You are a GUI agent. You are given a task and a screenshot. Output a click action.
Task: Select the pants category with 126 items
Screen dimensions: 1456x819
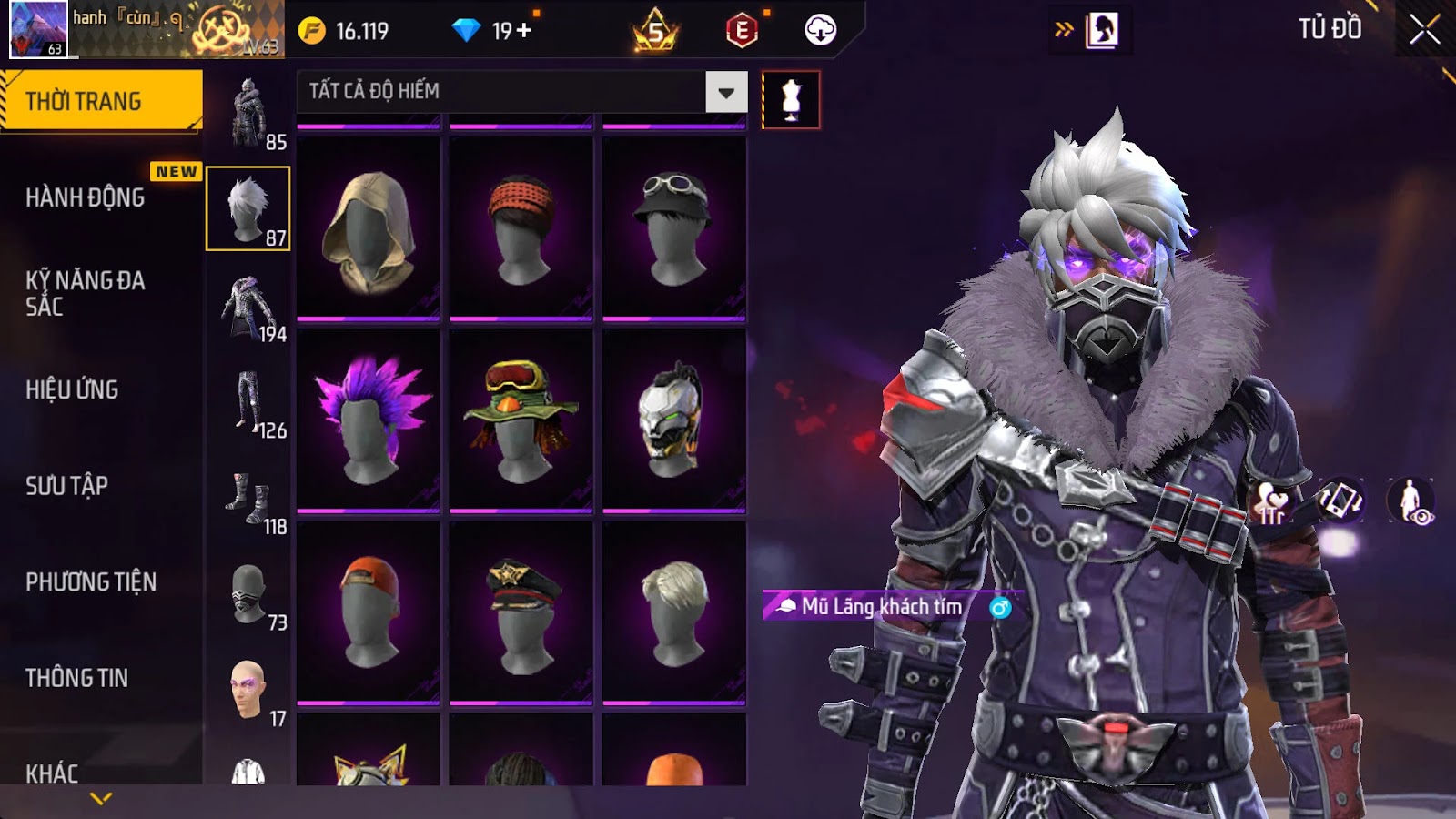(249, 403)
